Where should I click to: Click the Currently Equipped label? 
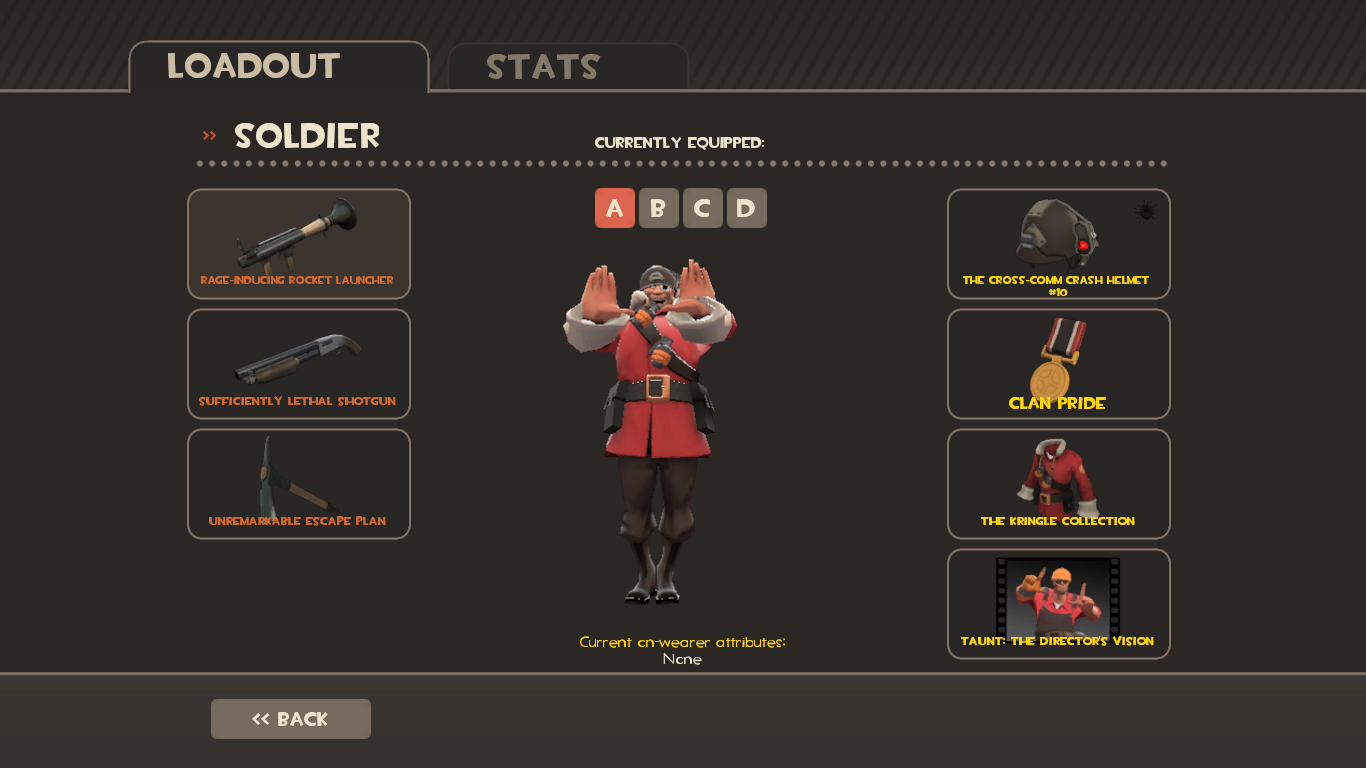680,142
